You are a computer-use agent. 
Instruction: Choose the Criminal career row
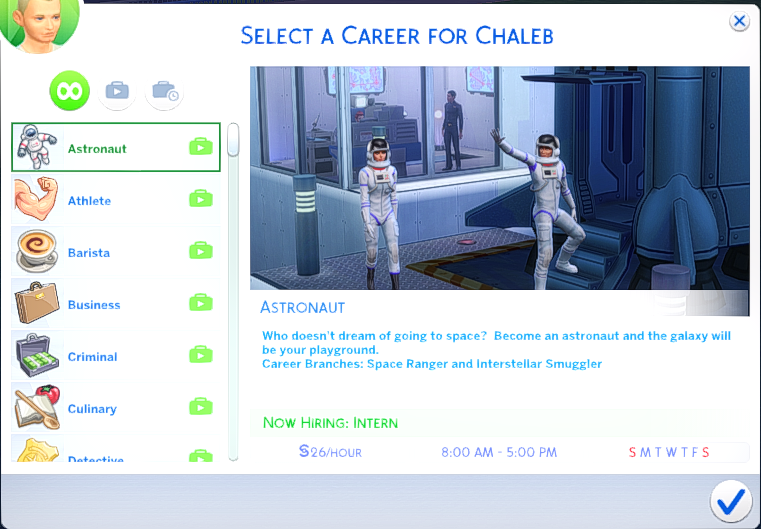click(x=115, y=356)
